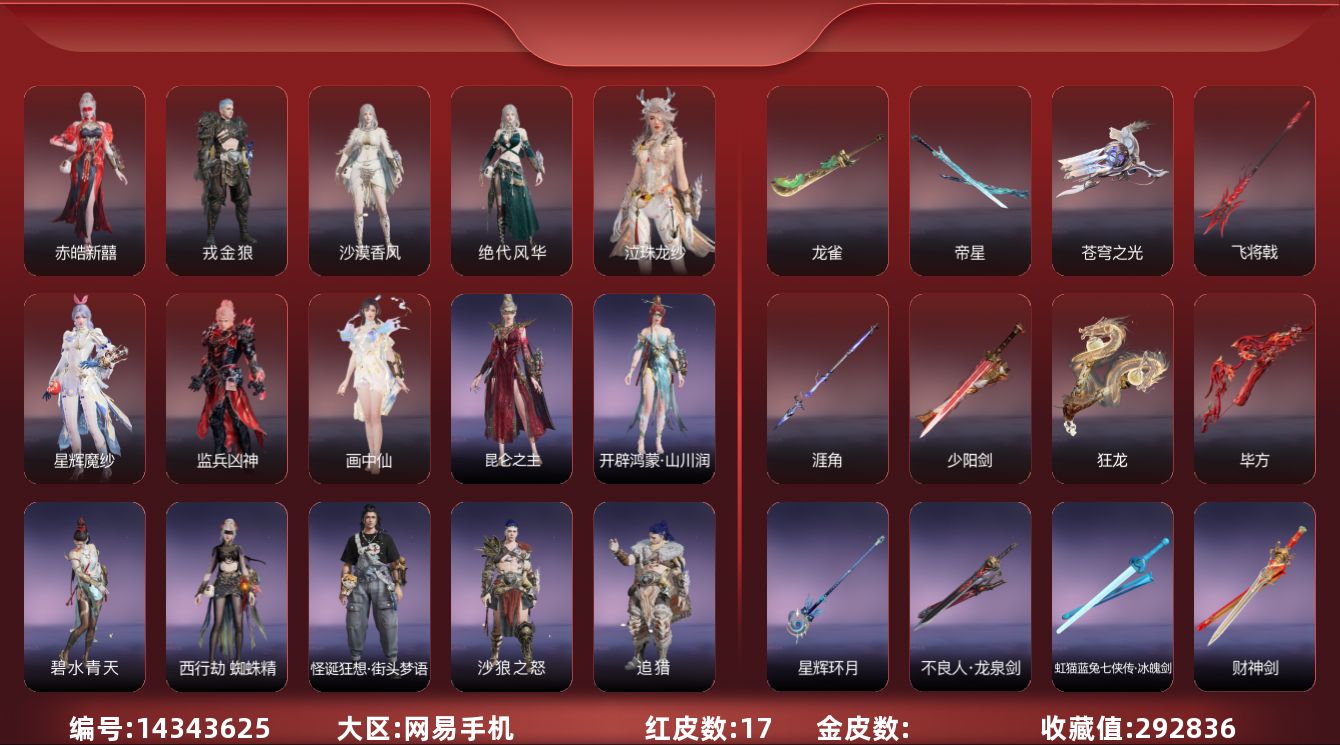Choose the 少阳剑 weapon card

970,388
